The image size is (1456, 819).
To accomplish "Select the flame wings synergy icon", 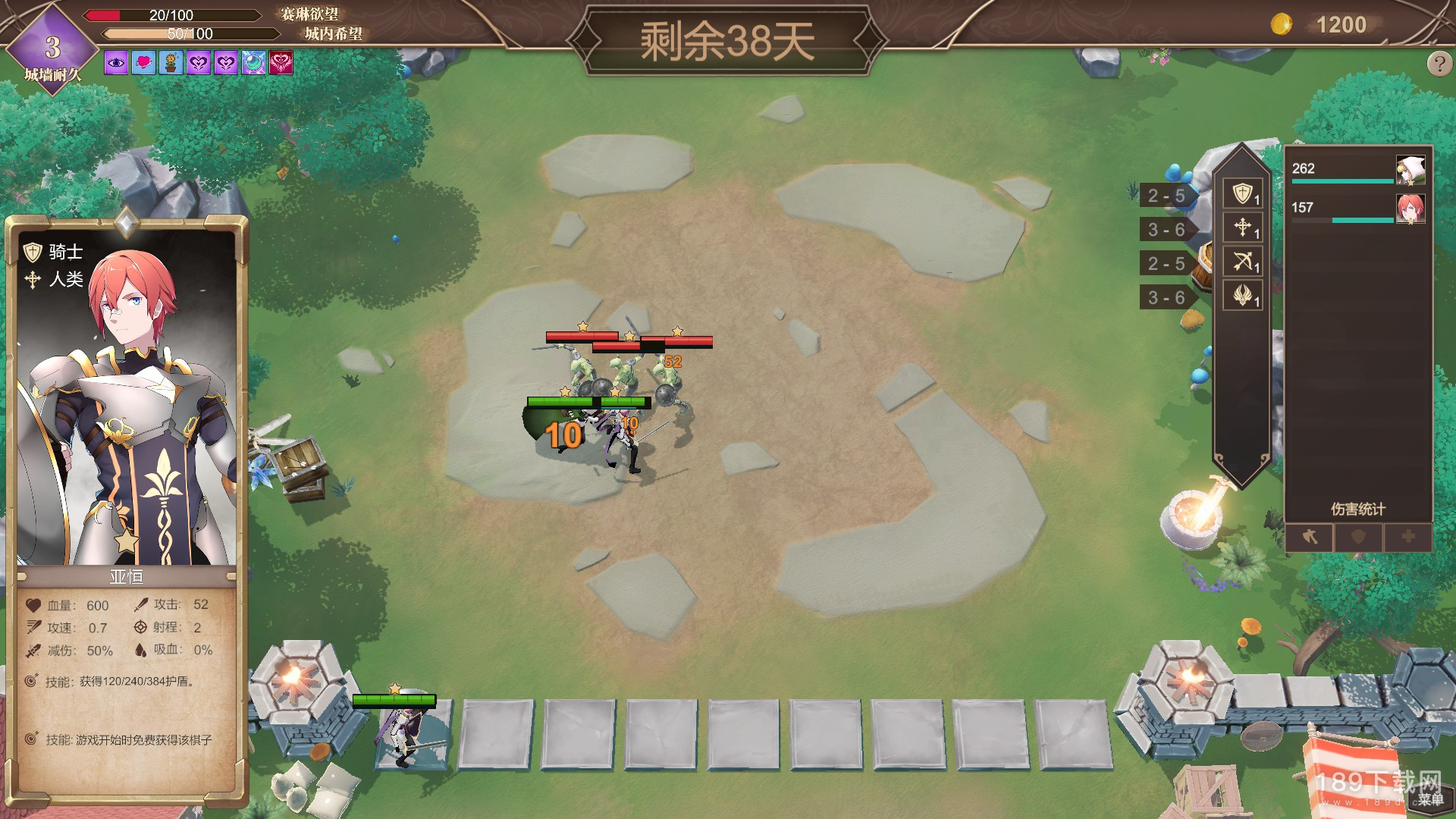I will coord(1242,295).
